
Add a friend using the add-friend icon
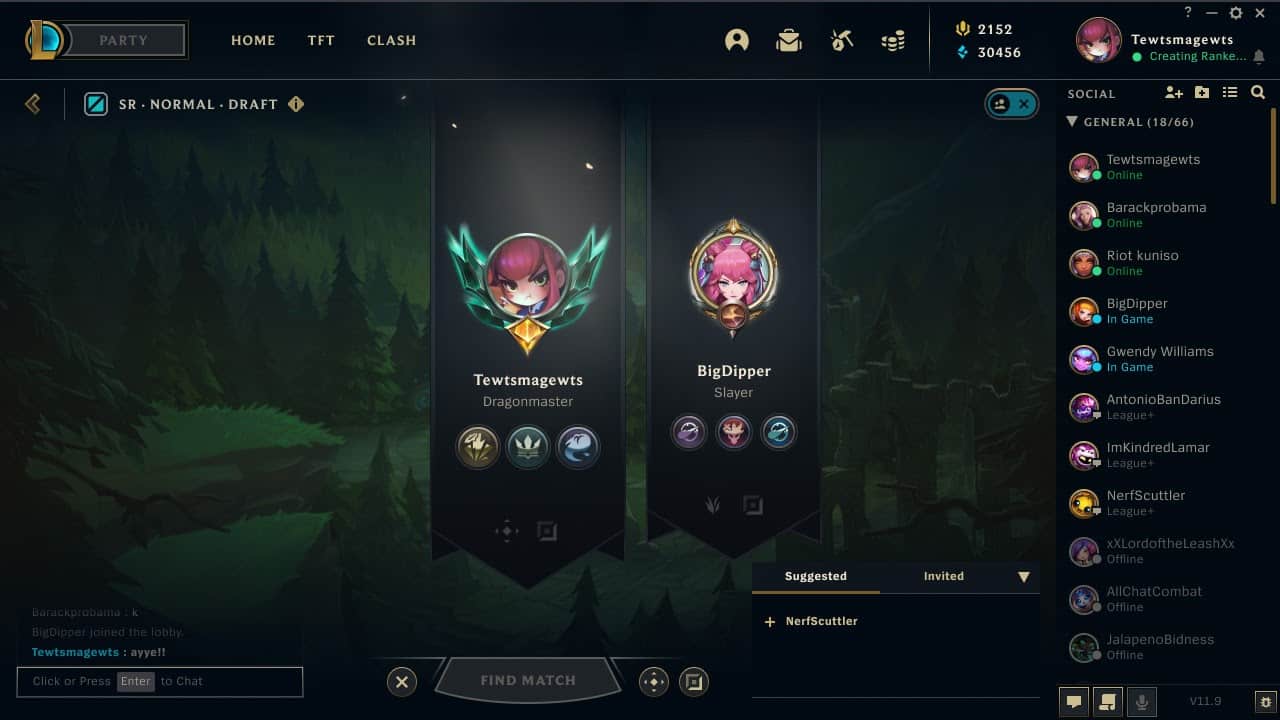1174,92
